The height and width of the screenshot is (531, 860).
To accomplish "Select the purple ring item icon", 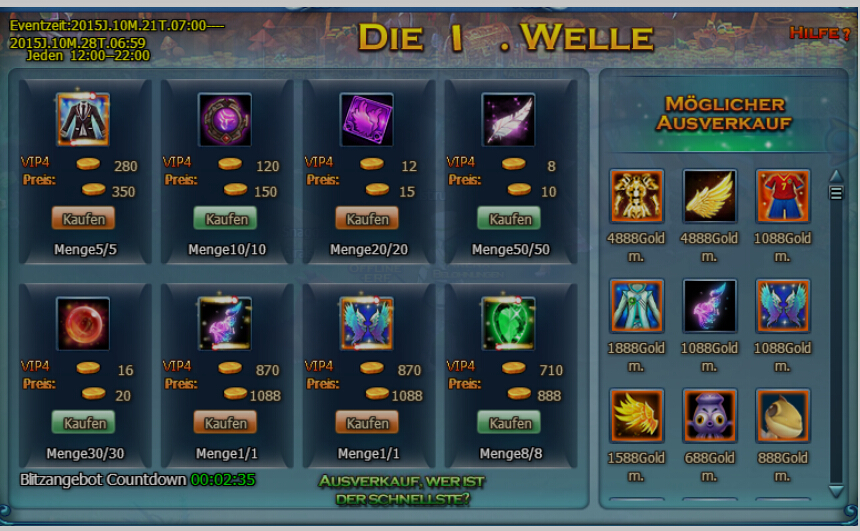I will coord(225,120).
